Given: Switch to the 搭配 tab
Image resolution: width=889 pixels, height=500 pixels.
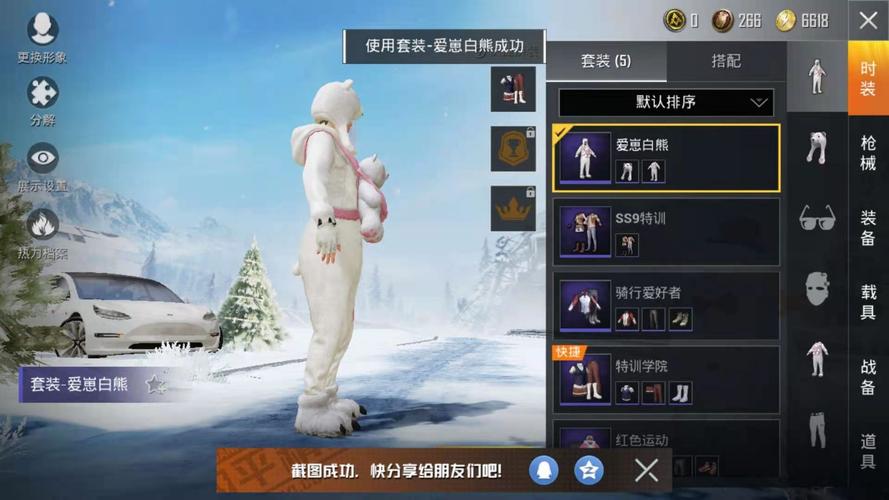Looking at the screenshot, I should pos(726,62).
